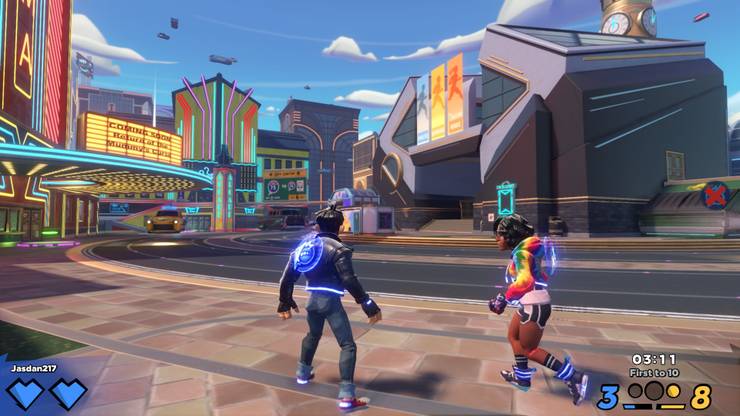Select the yellow round-win marker
Screen dimensions: 740x416
point(673,390)
